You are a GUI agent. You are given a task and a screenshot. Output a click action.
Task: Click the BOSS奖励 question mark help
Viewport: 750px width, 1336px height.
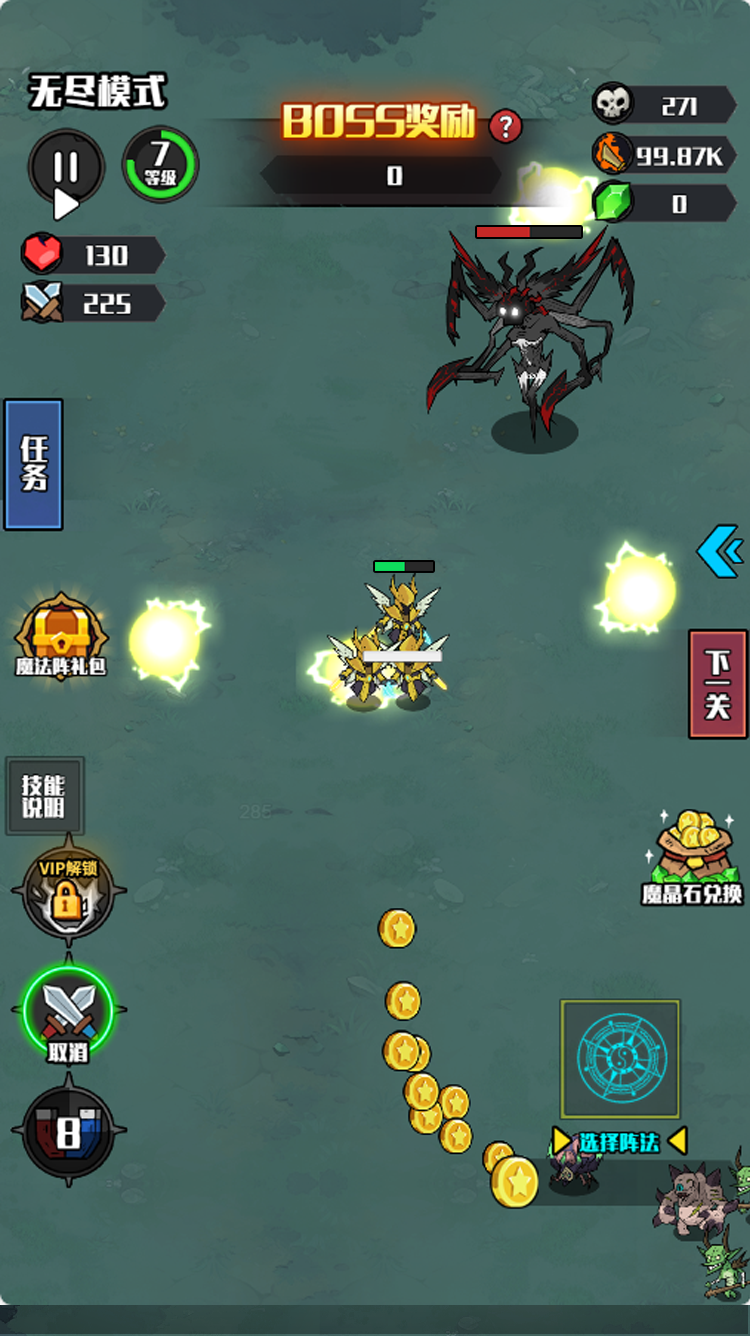[x=506, y=126]
